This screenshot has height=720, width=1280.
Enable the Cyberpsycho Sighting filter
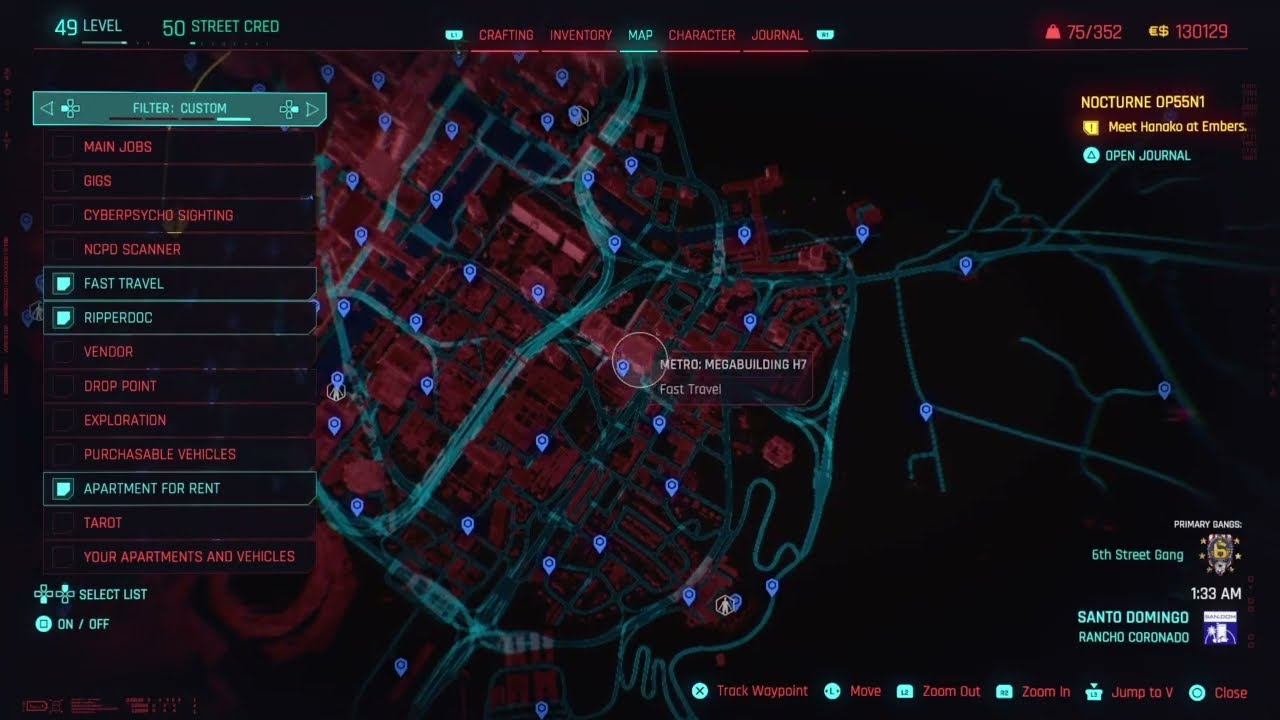(x=63, y=215)
